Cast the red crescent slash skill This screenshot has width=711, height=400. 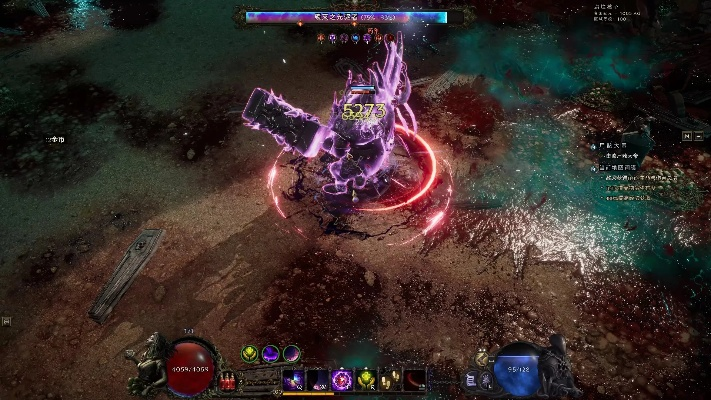tap(415, 379)
